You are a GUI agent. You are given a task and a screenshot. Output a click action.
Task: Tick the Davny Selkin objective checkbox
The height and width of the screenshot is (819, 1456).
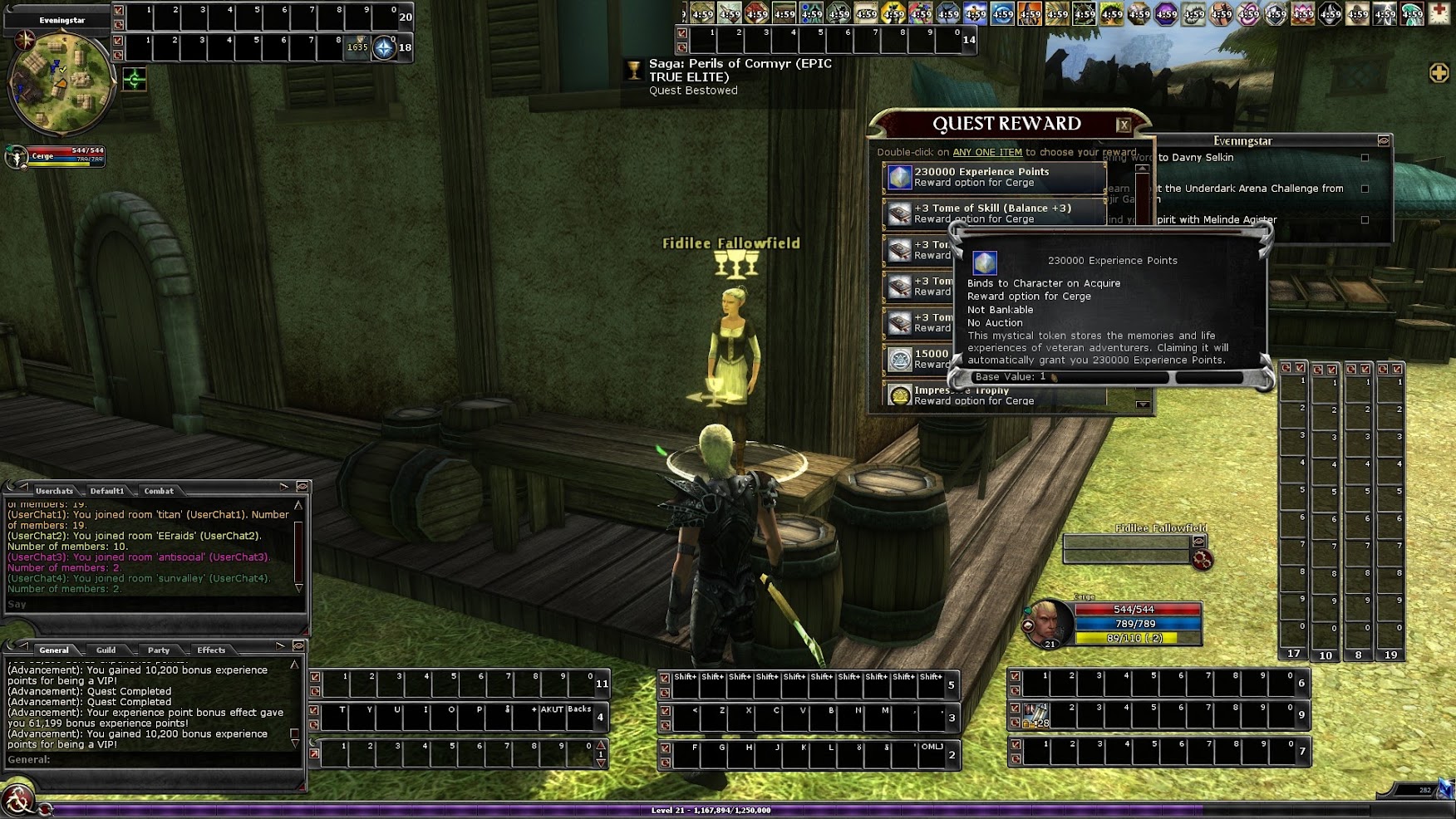(x=1365, y=158)
